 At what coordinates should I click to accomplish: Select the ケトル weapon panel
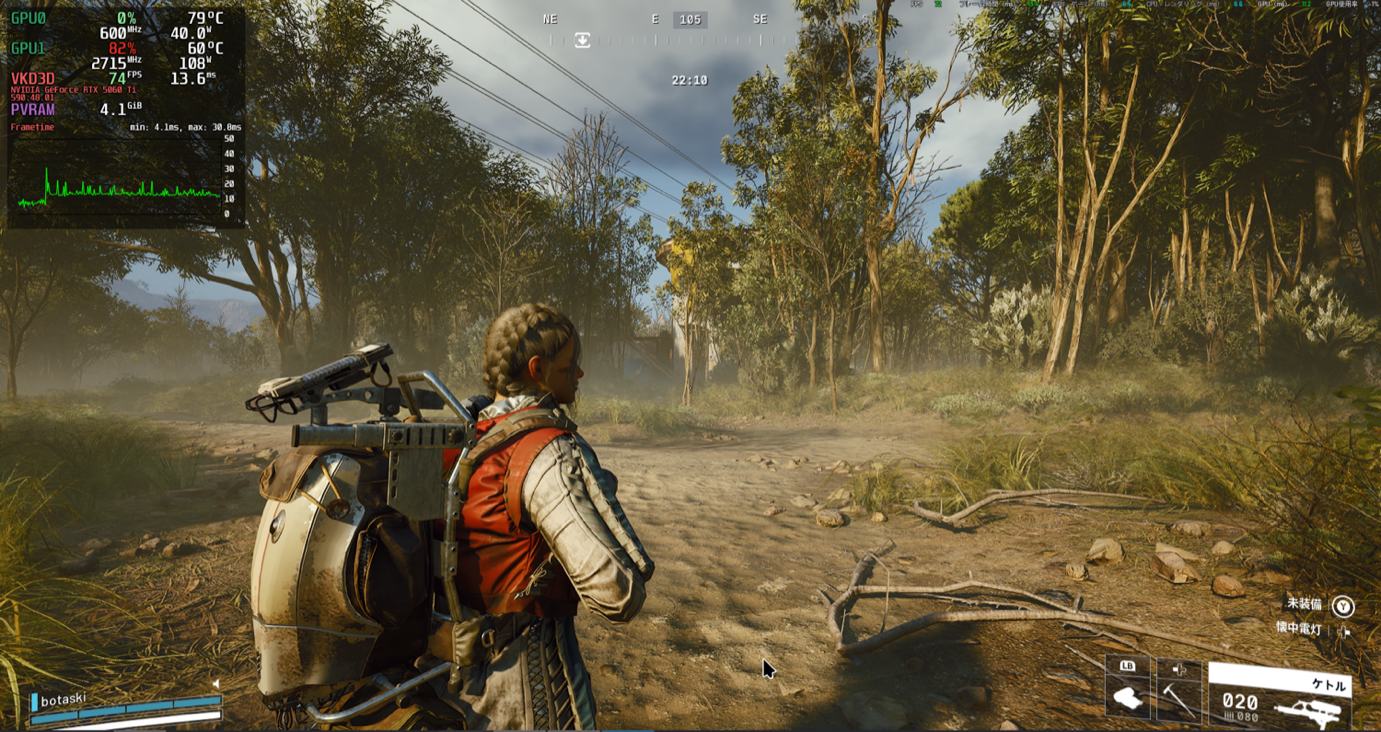click(1280, 697)
